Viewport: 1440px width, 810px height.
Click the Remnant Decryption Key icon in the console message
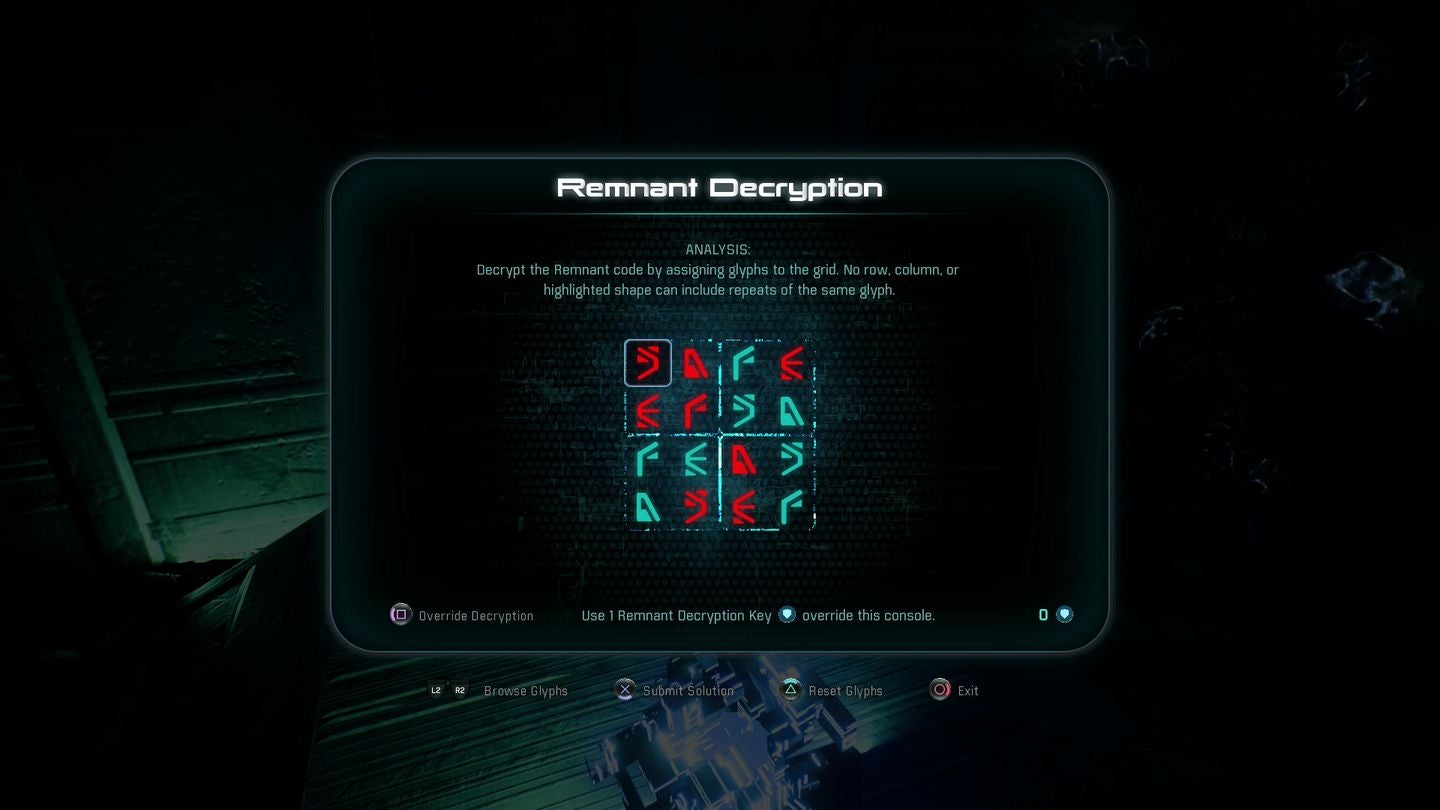pos(787,615)
